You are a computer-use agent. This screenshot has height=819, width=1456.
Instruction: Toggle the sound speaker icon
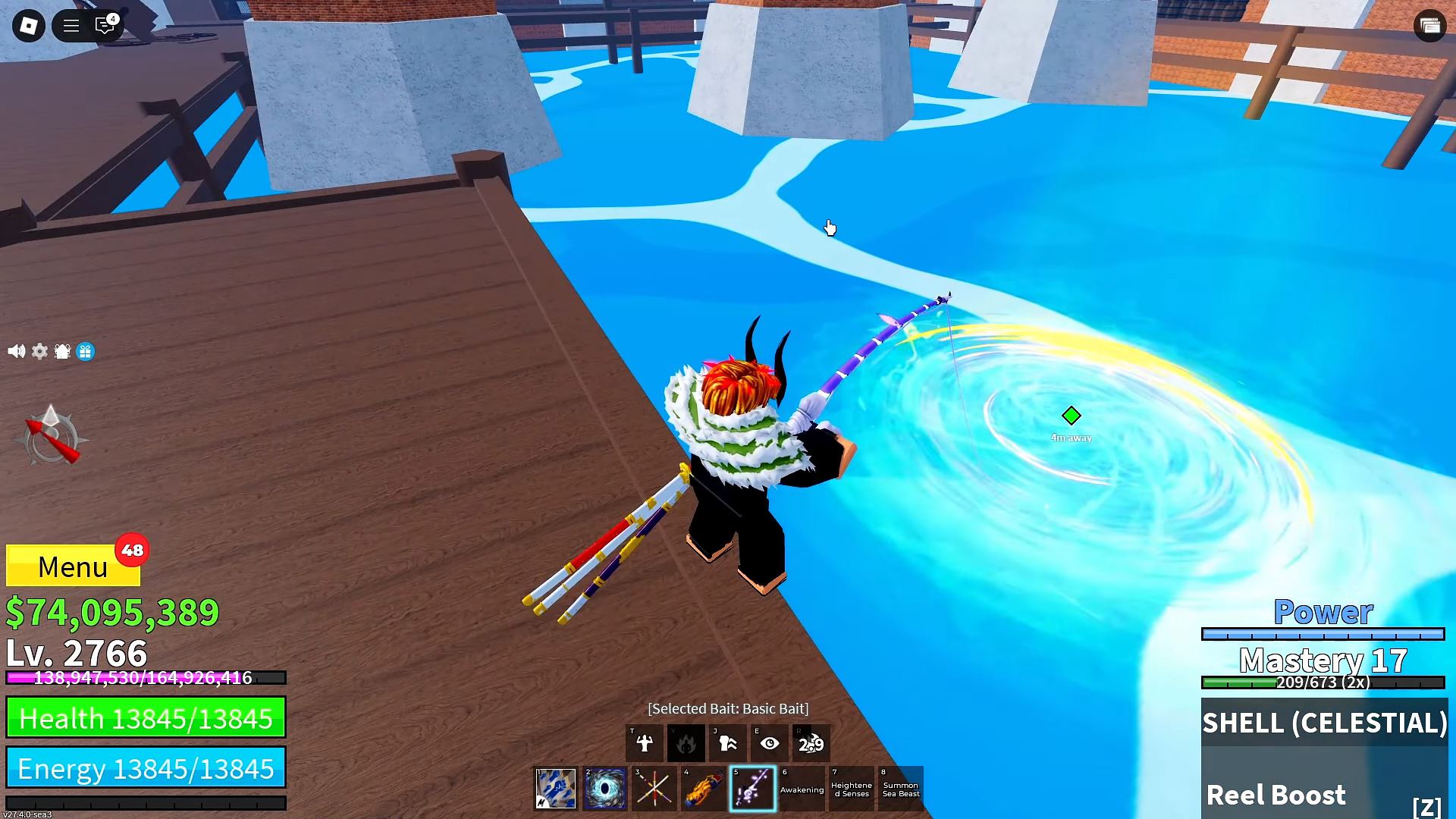pyautogui.click(x=16, y=351)
